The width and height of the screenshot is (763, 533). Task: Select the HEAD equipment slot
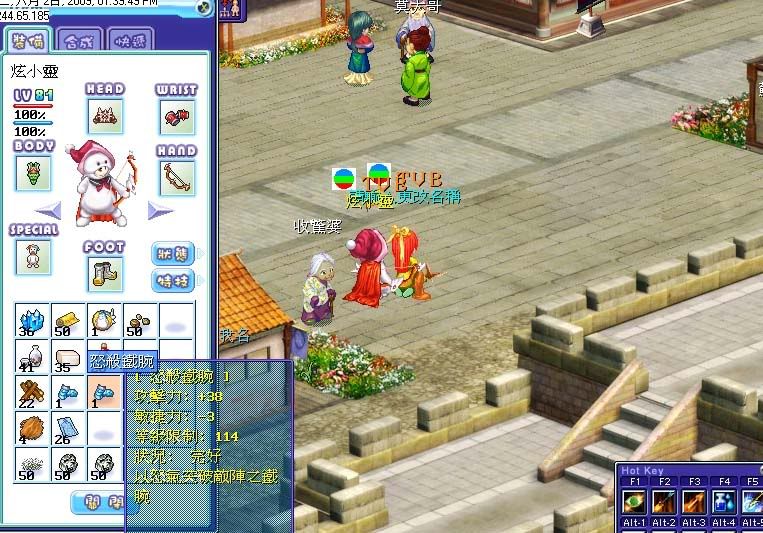point(104,116)
